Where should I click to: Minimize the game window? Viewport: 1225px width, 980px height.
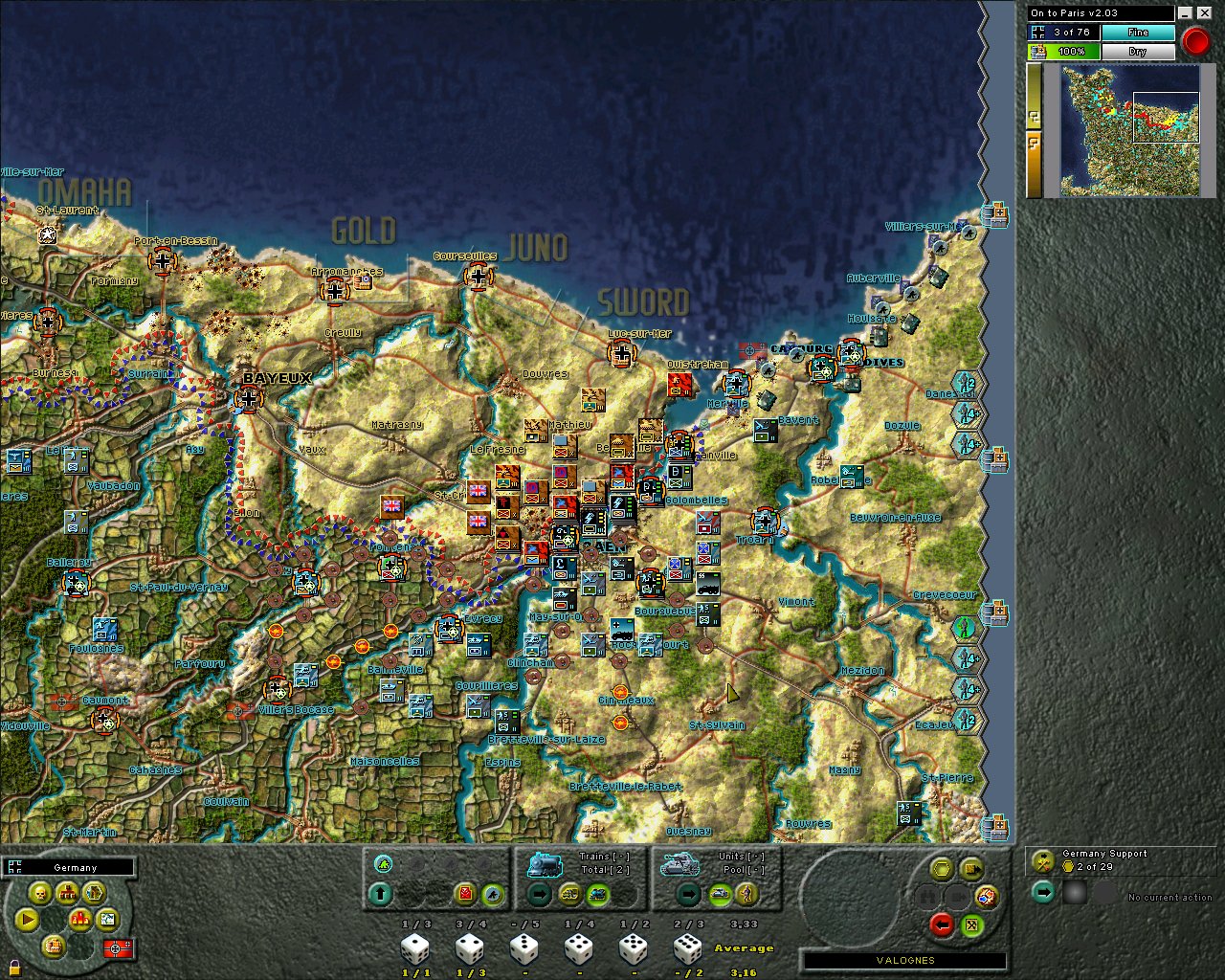[x=1185, y=13]
